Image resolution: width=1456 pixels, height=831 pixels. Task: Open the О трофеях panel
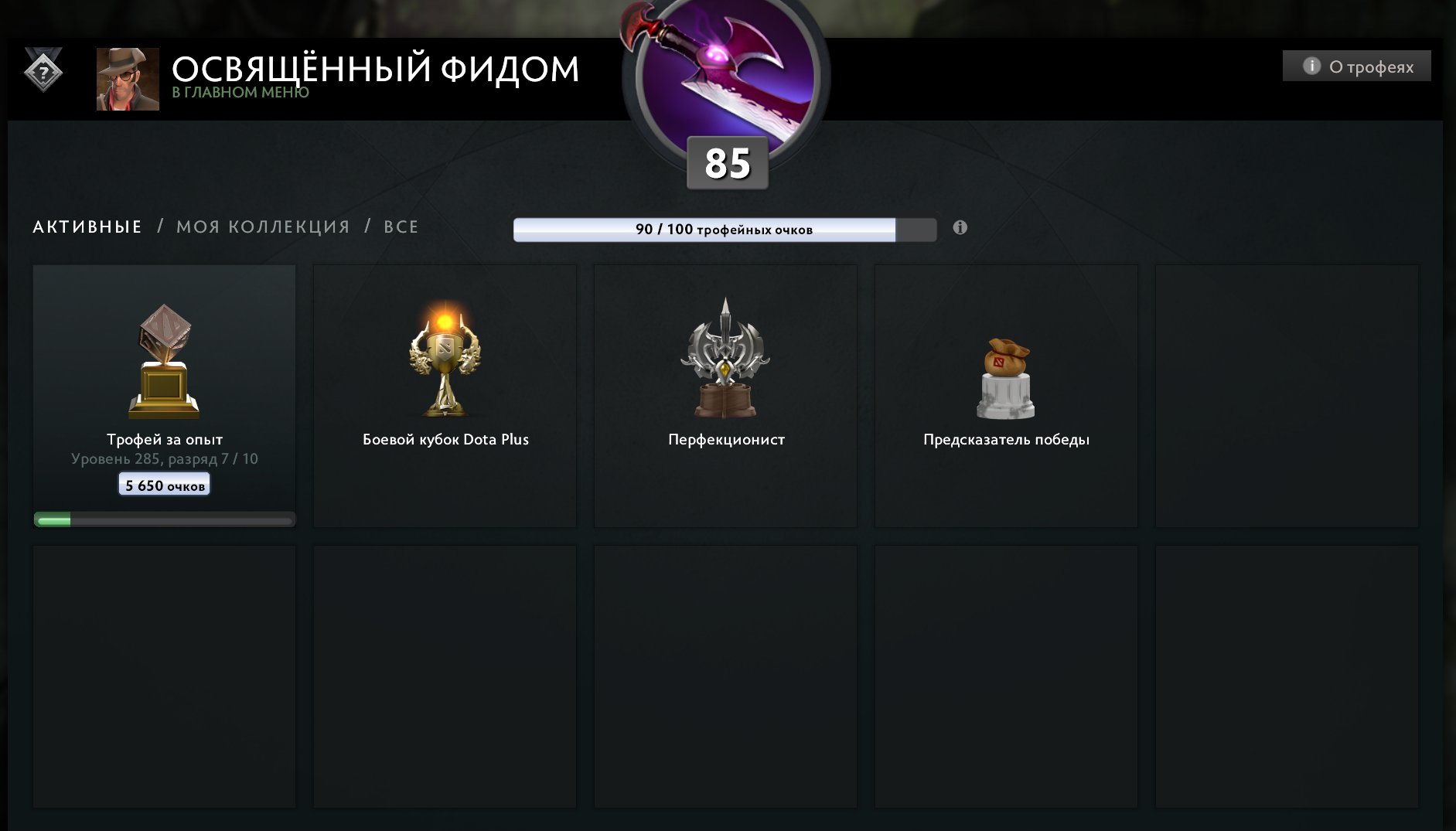coord(1357,66)
